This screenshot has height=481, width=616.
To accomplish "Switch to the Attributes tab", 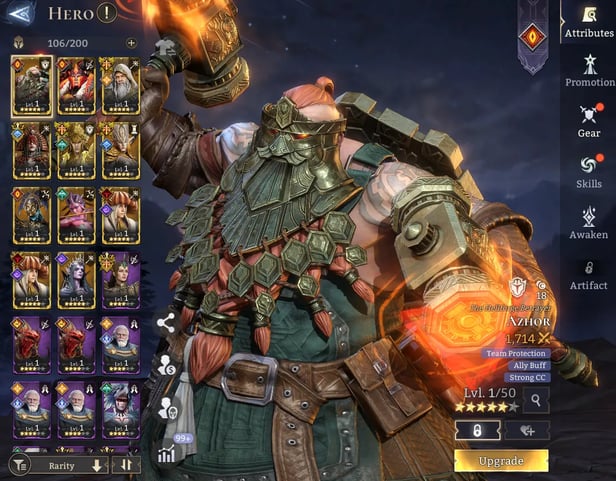I will coord(589,20).
